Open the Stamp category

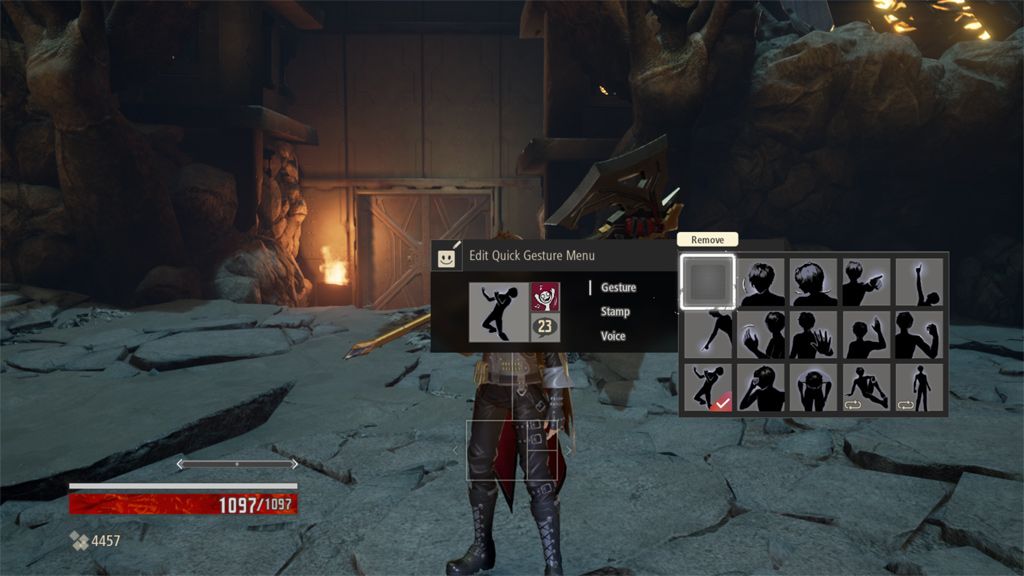[615, 312]
